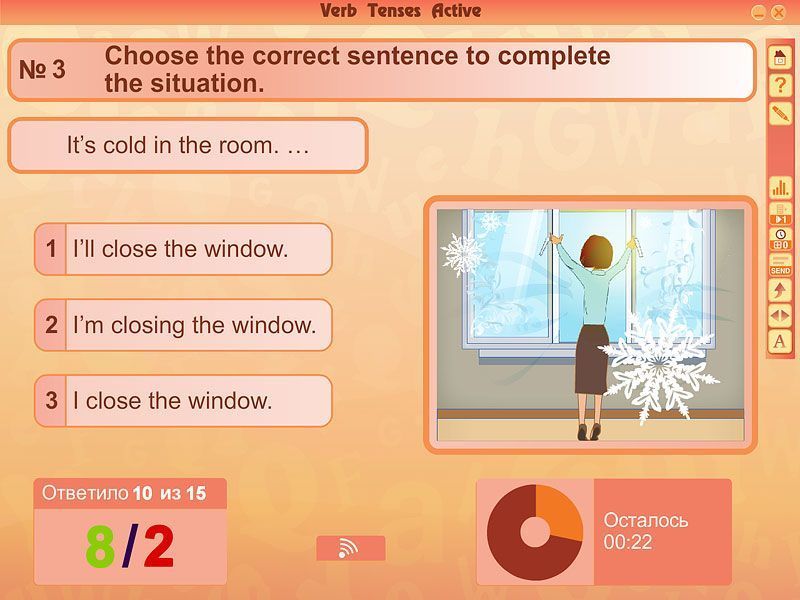The width and height of the screenshot is (800, 600).
Task: Open the home icon in the sidebar
Action: coord(780,59)
